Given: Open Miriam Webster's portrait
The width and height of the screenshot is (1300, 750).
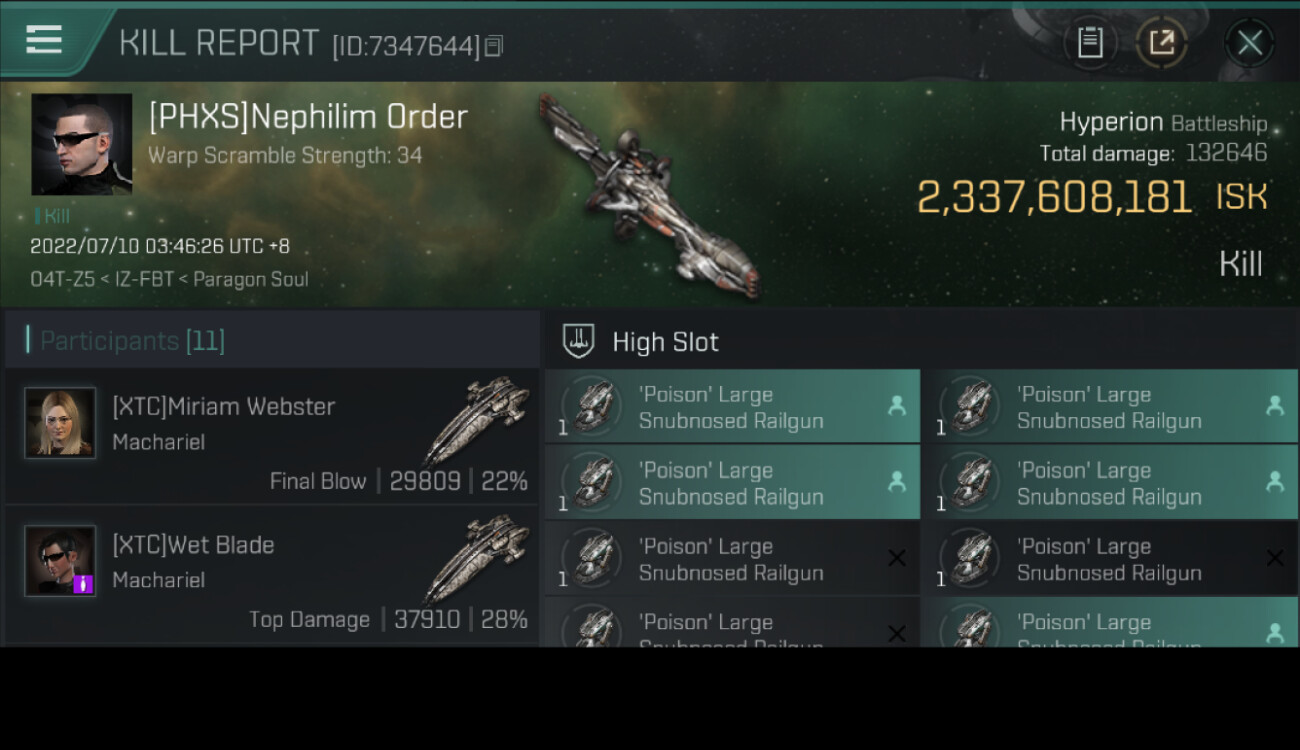Looking at the screenshot, I should pyautogui.click(x=60, y=423).
